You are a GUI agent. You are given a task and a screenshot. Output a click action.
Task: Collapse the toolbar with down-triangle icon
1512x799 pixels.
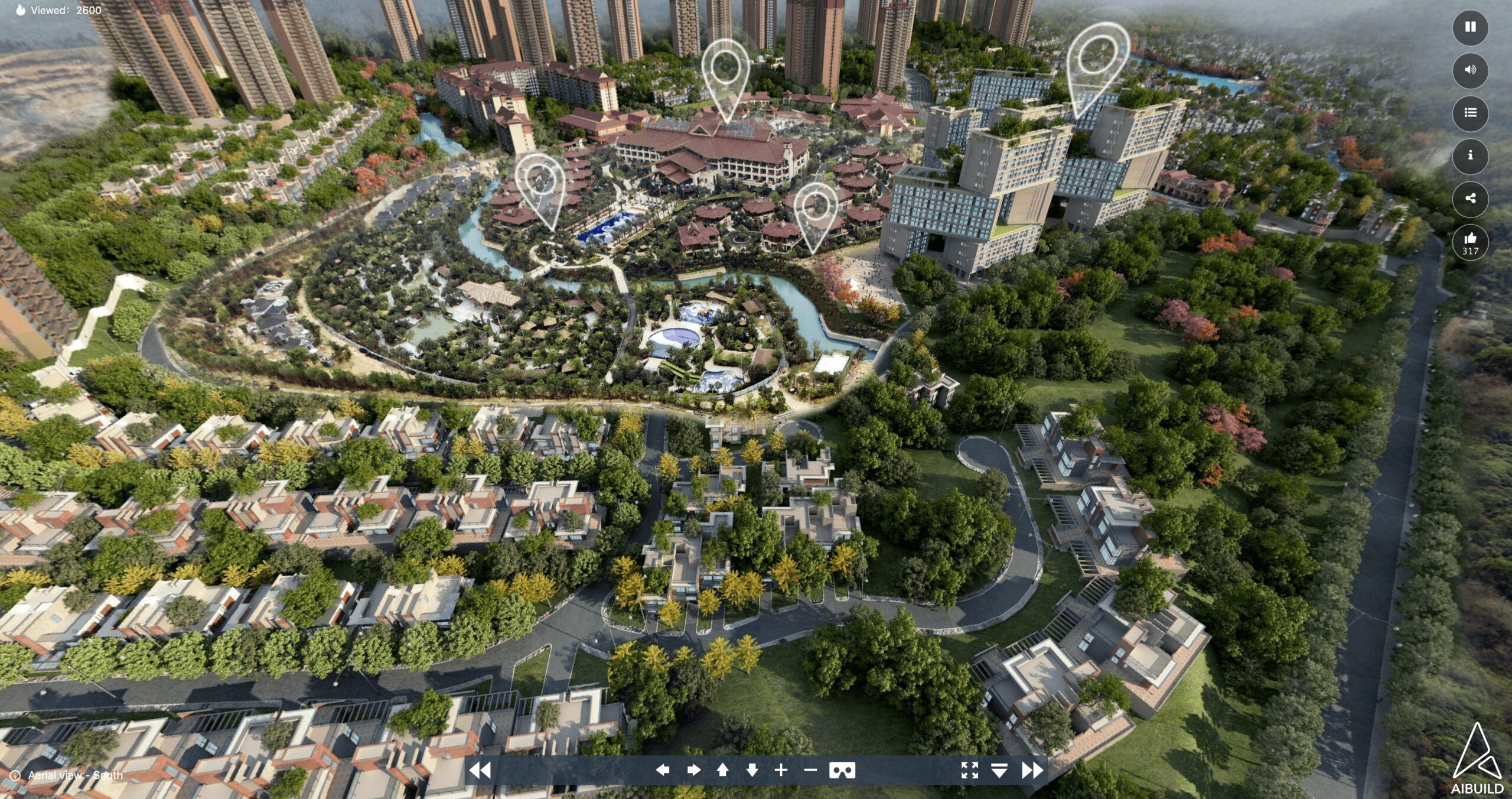pos(999,770)
